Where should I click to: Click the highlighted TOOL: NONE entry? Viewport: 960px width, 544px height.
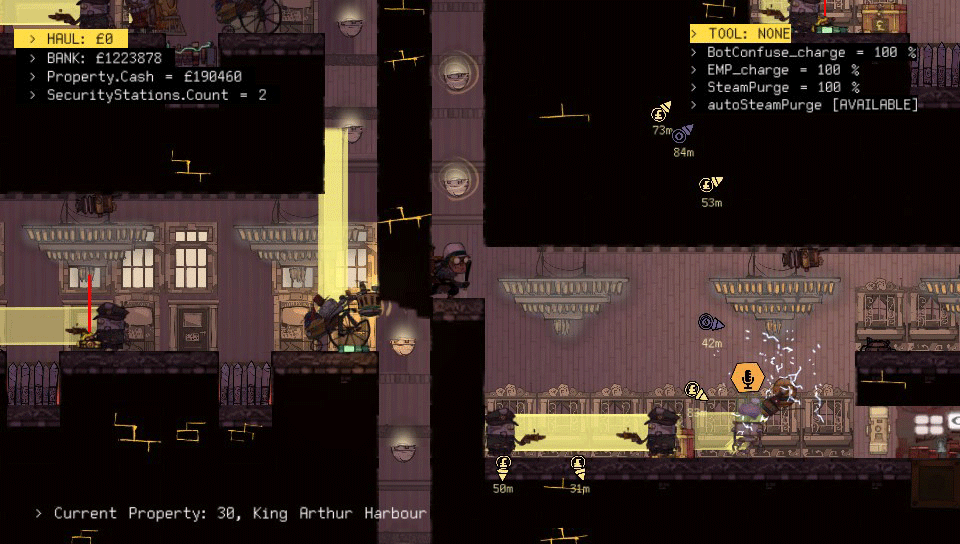(x=739, y=33)
